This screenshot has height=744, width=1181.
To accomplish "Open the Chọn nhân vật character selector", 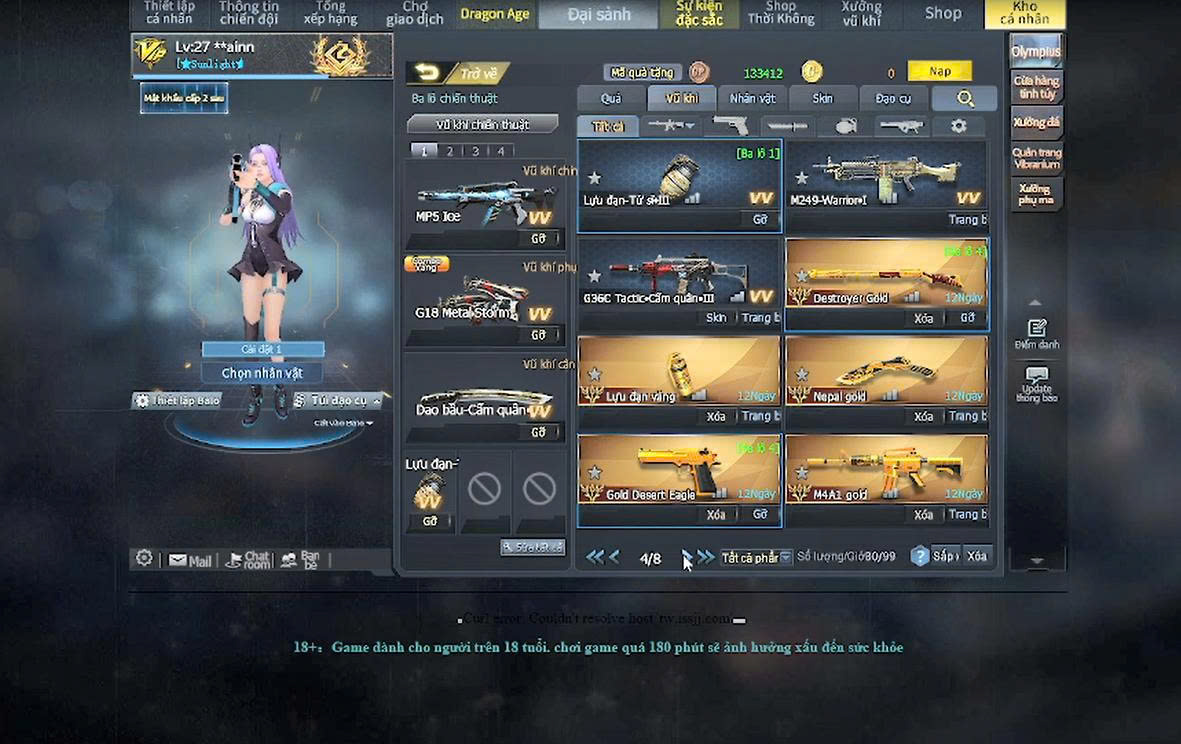I will point(262,373).
